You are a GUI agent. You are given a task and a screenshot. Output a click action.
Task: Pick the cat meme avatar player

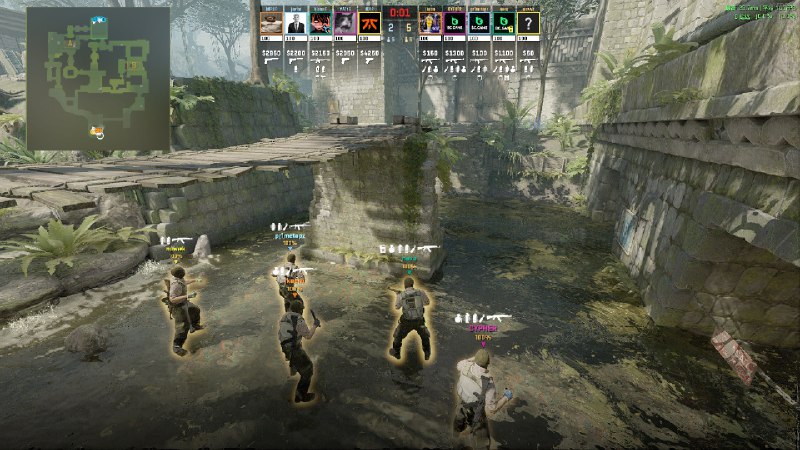coord(344,23)
